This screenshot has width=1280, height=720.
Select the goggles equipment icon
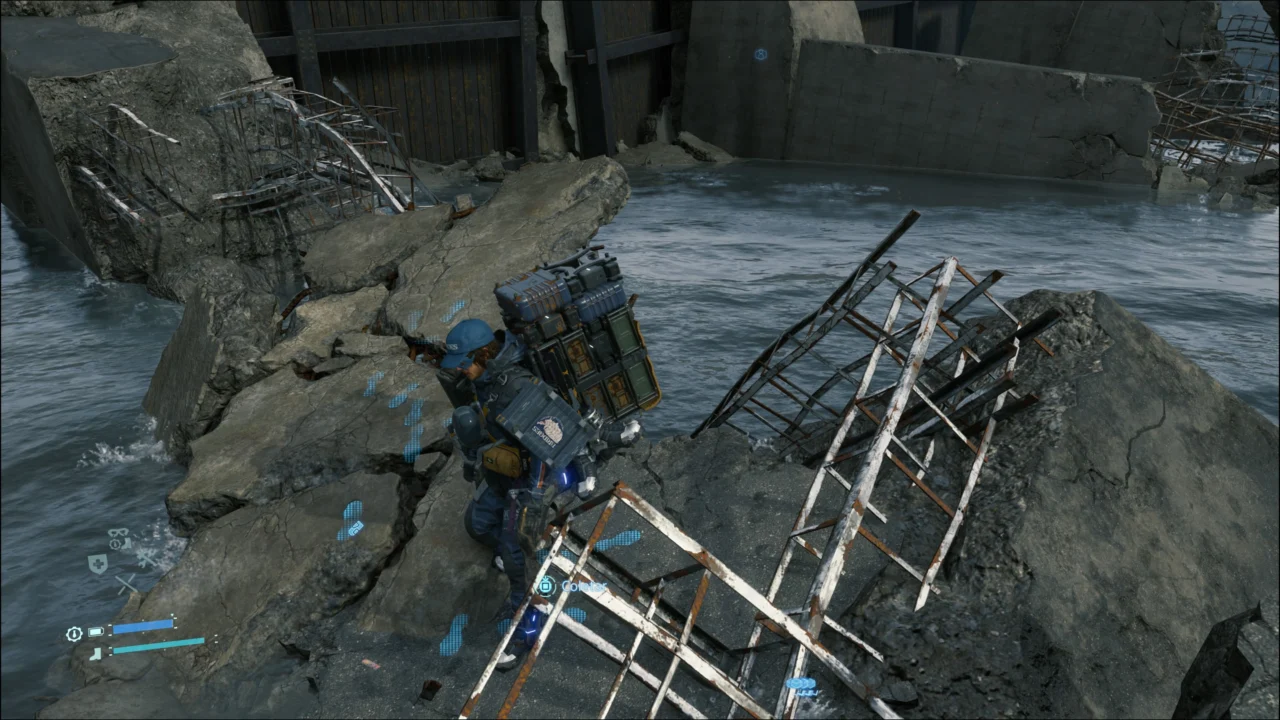pos(117,532)
